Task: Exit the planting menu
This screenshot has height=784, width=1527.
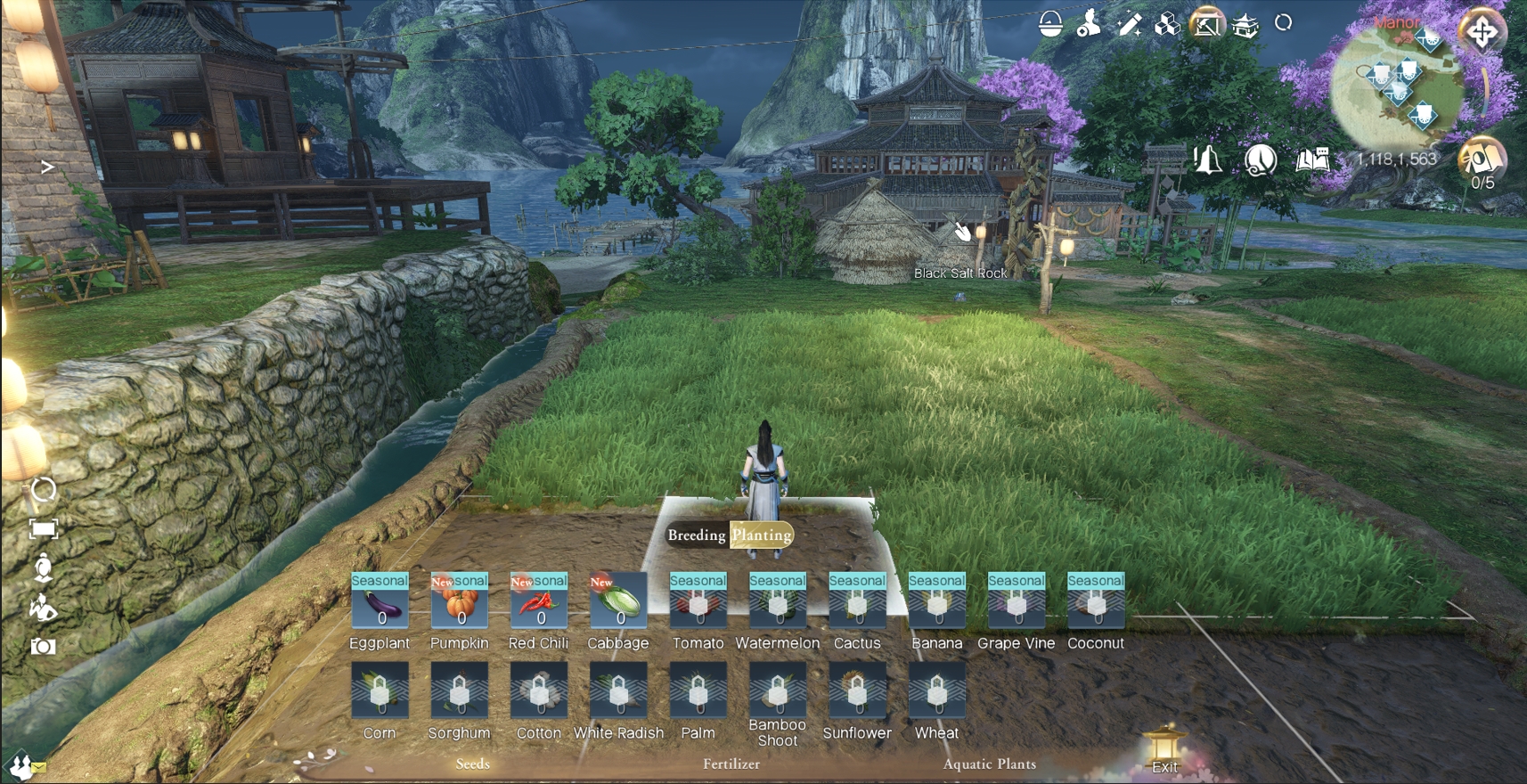Action: [x=1164, y=753]
